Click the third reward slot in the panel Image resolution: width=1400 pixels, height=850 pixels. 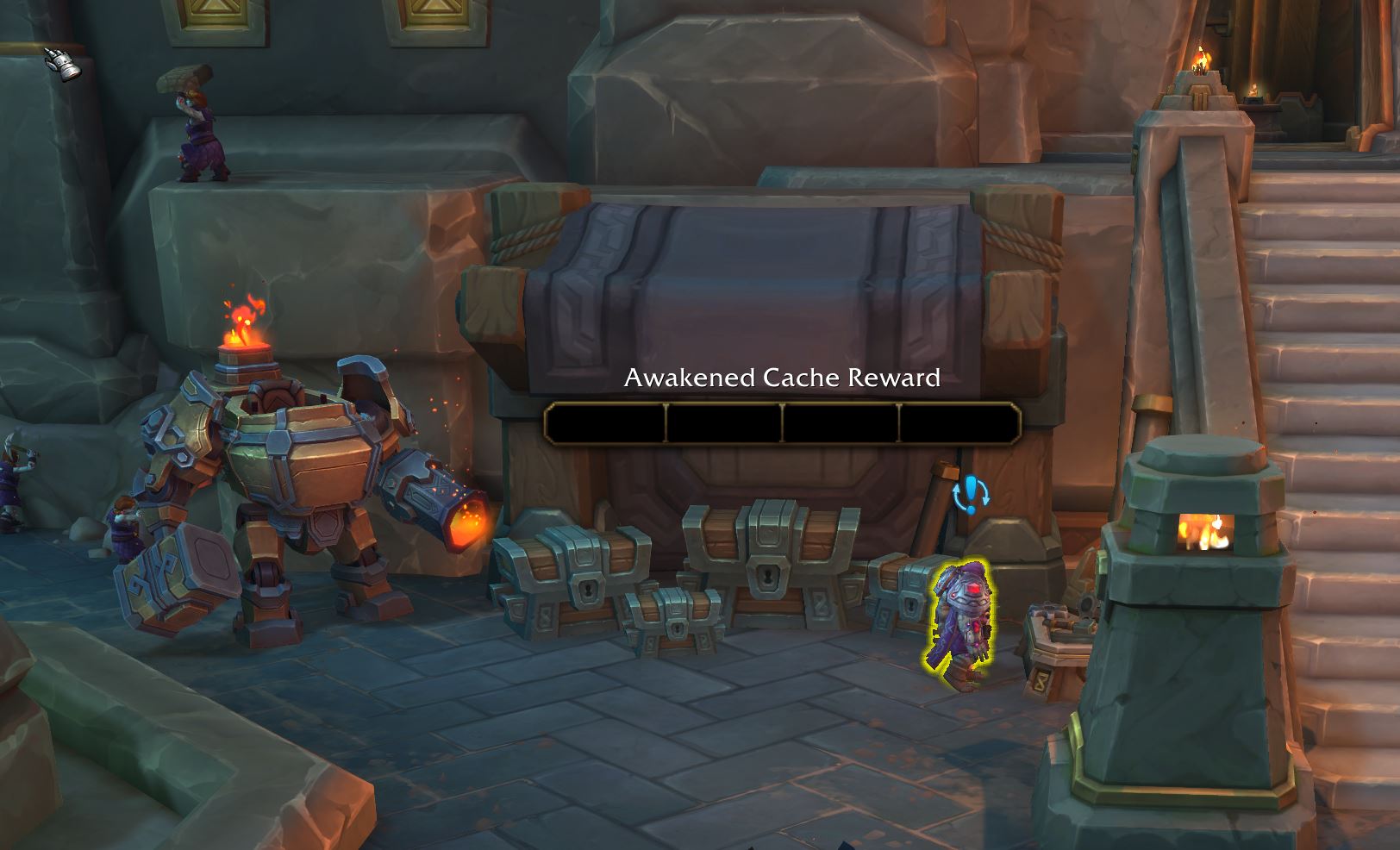point(841,422)
